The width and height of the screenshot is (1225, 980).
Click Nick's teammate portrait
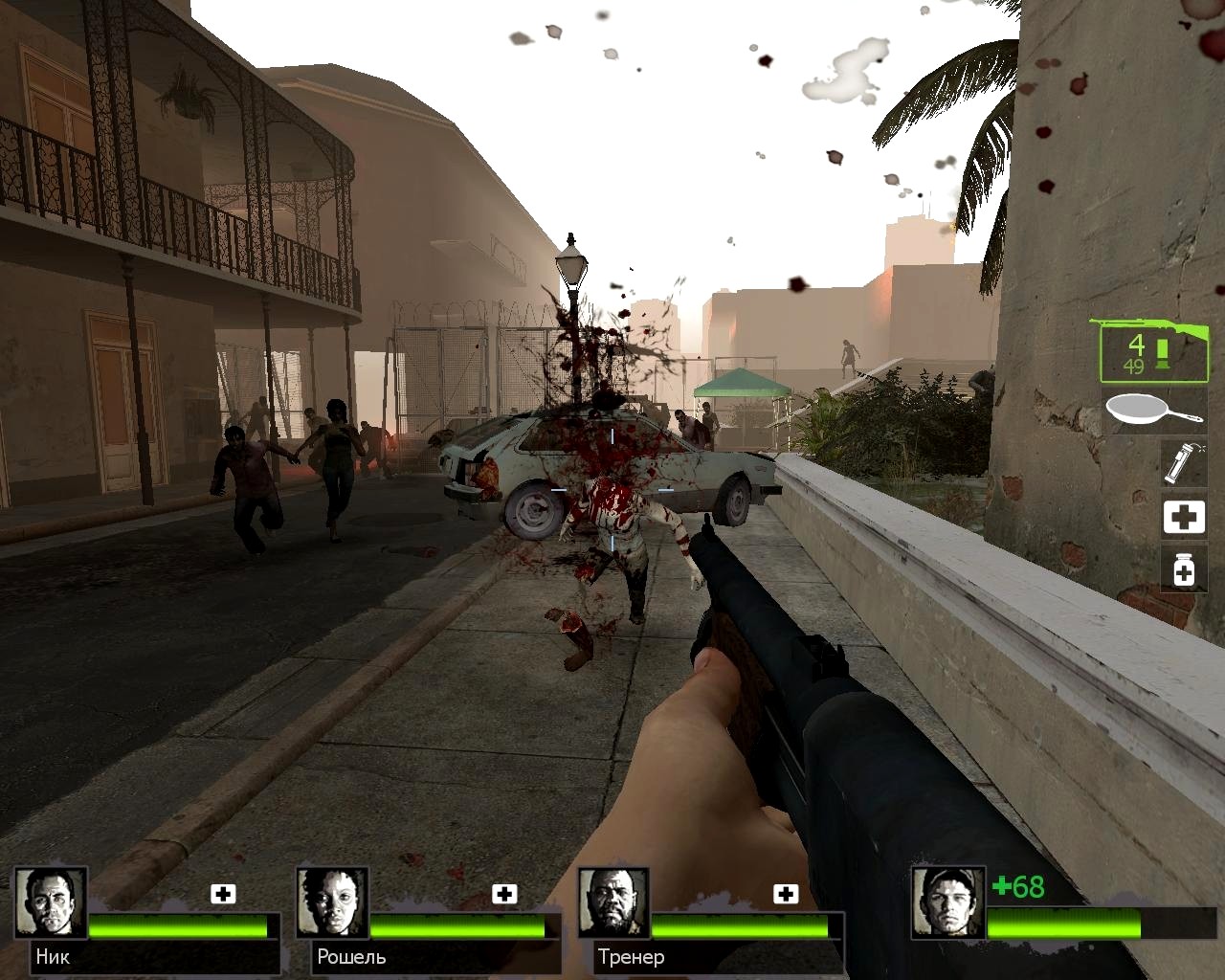(x=51, y=903)
